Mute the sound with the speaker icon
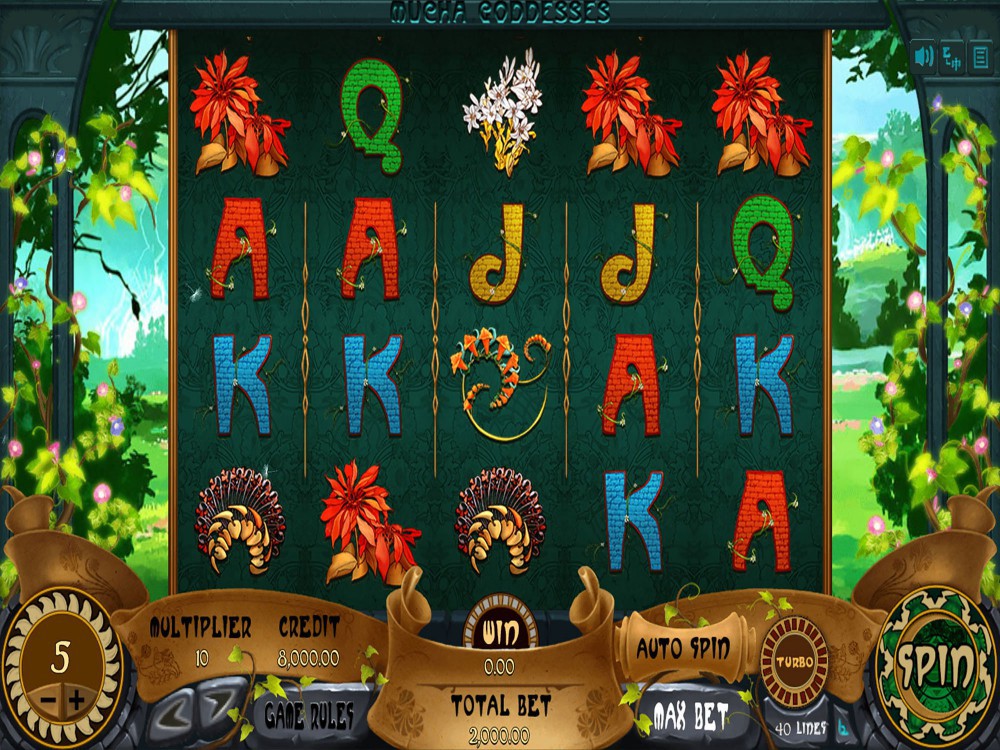Viewport: 1000px width, 750px height. (923, 55)
